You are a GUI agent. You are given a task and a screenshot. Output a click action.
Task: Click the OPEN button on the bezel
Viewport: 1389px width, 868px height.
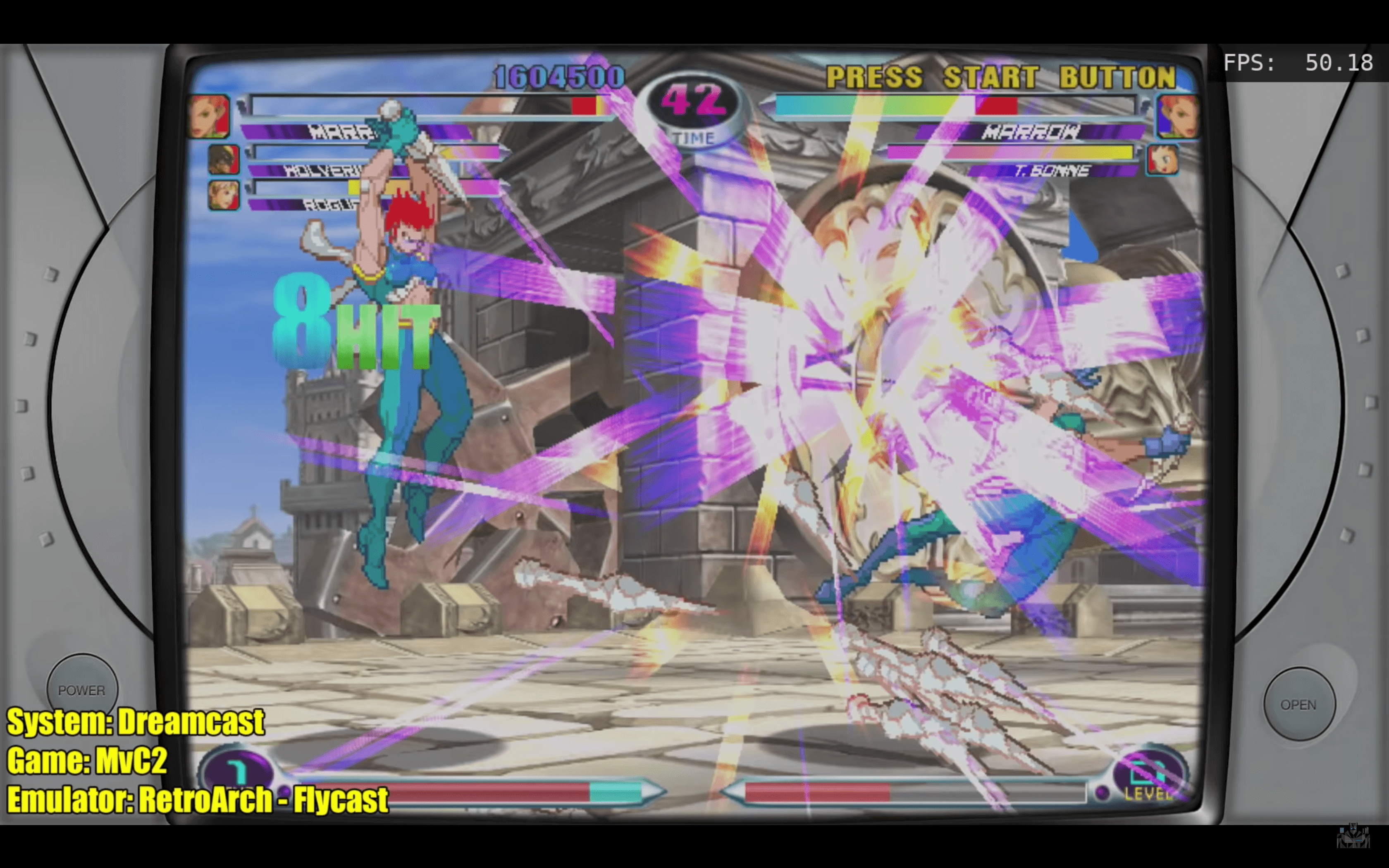tap(1299, 704)
